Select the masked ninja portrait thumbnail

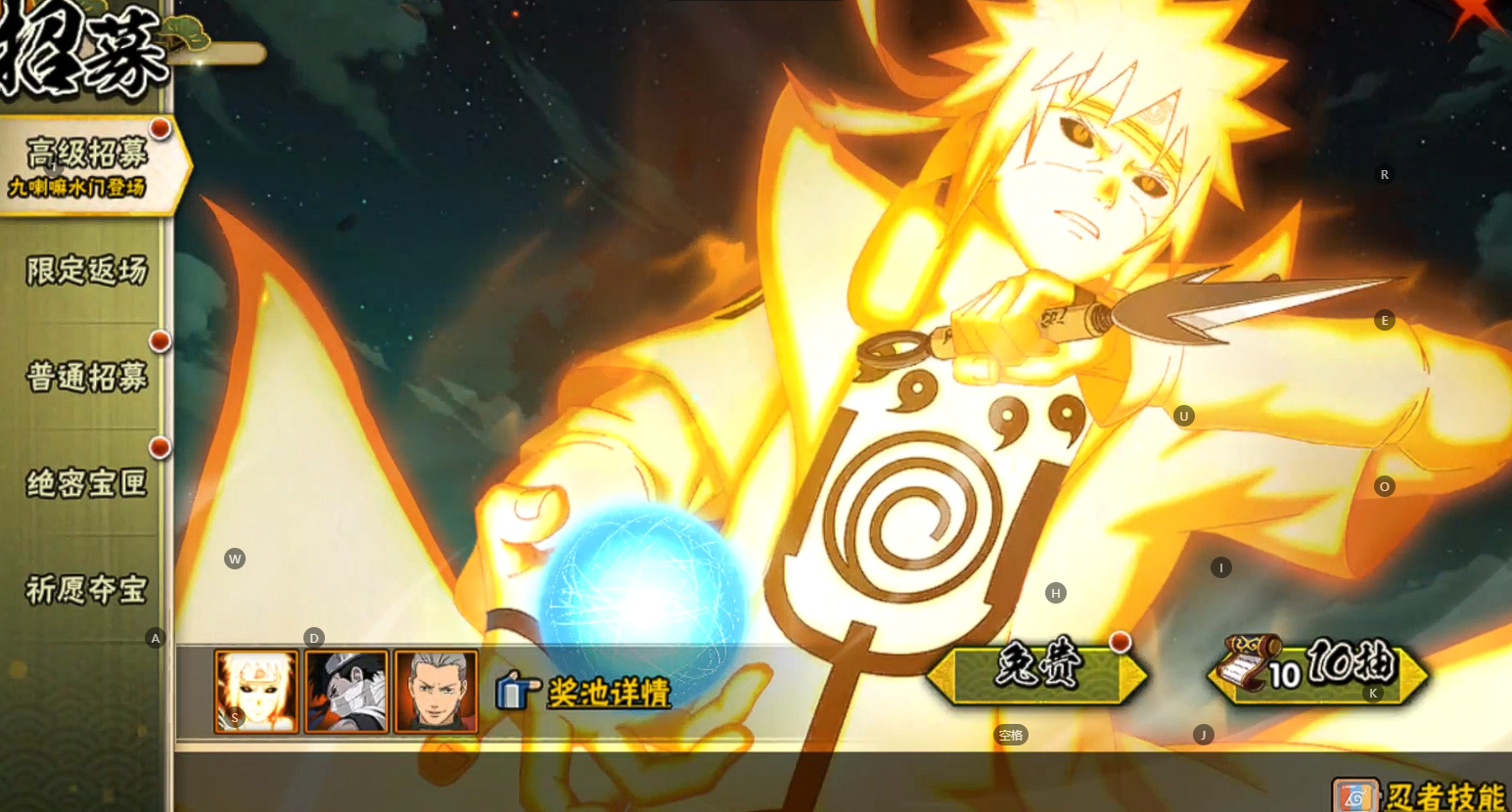tap(346, 692)
